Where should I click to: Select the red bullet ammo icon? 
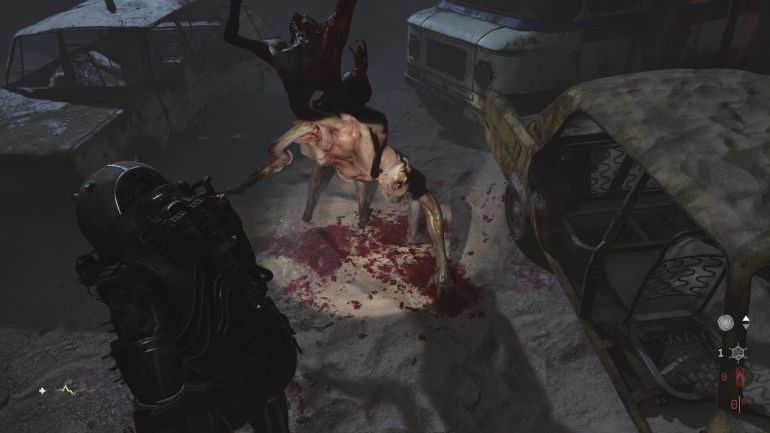click(739, 377)
